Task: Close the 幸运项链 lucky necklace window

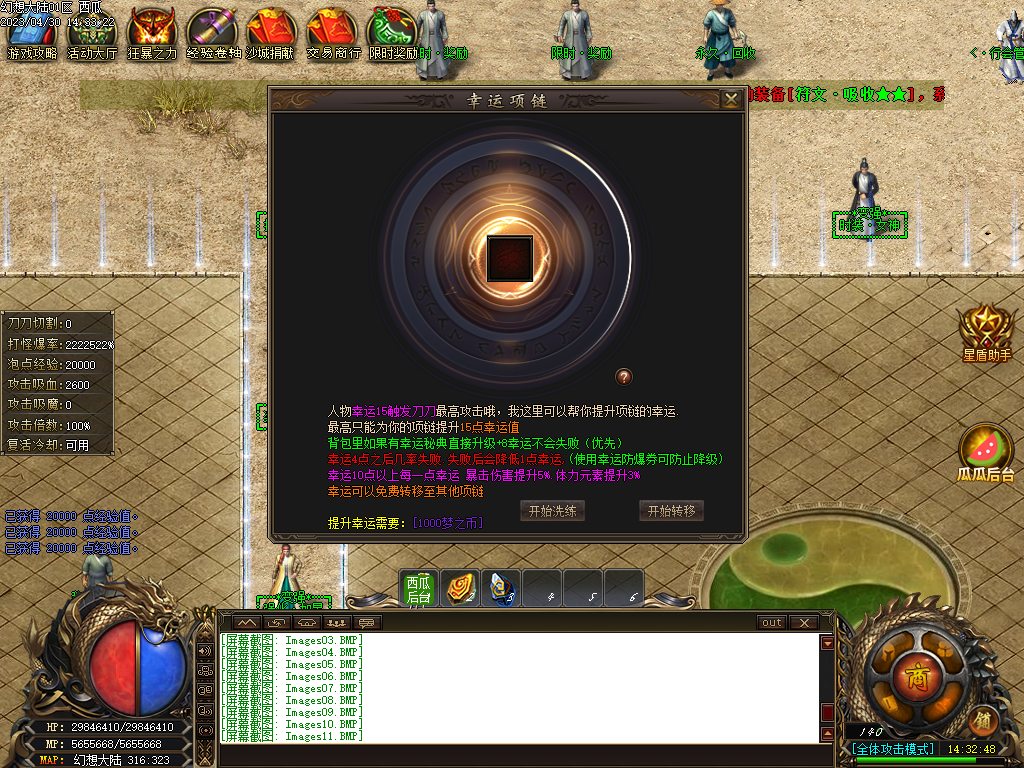Action: click(731, 99)
